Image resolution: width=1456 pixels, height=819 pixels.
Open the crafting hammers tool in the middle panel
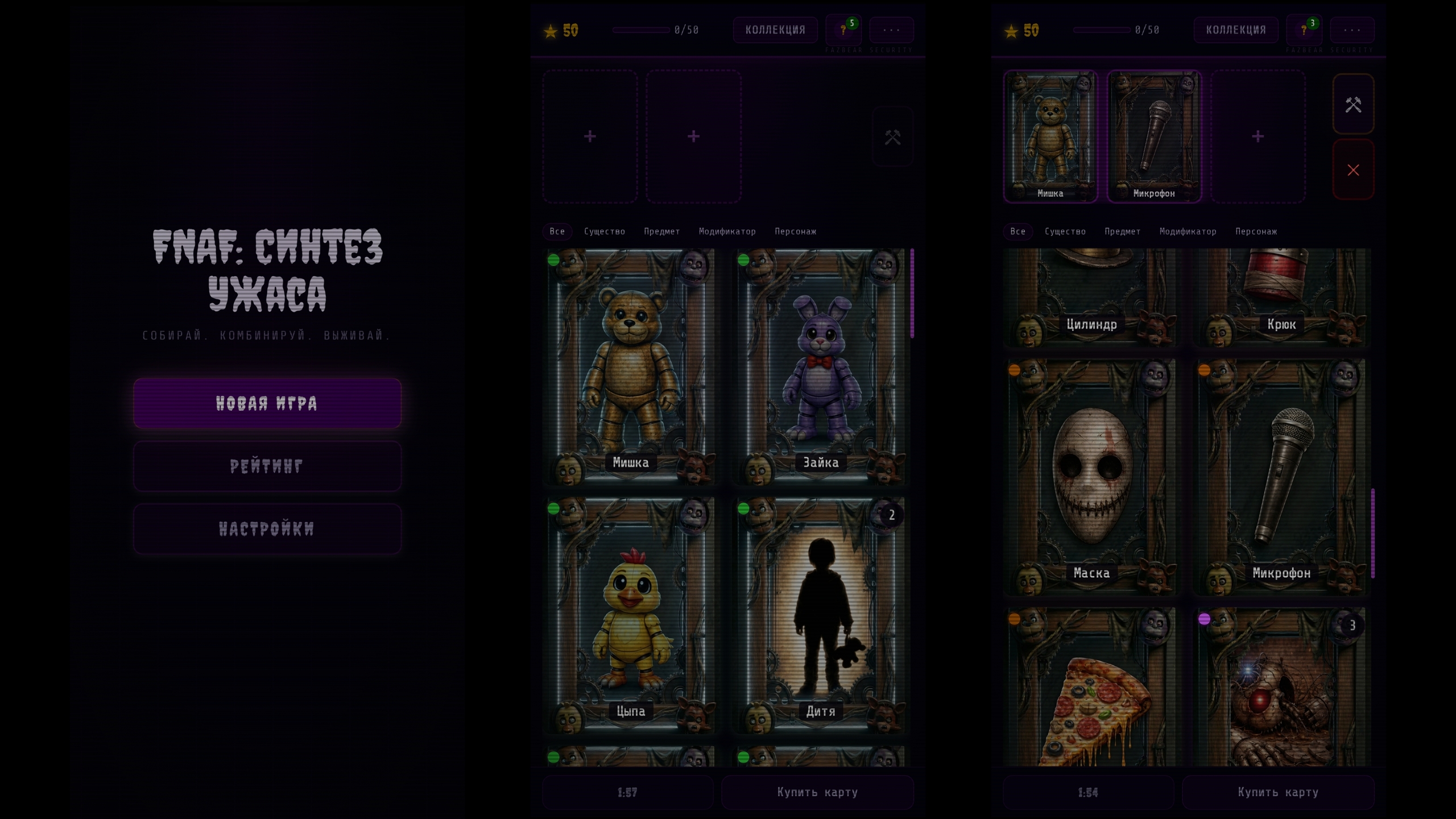click(893, 136)
